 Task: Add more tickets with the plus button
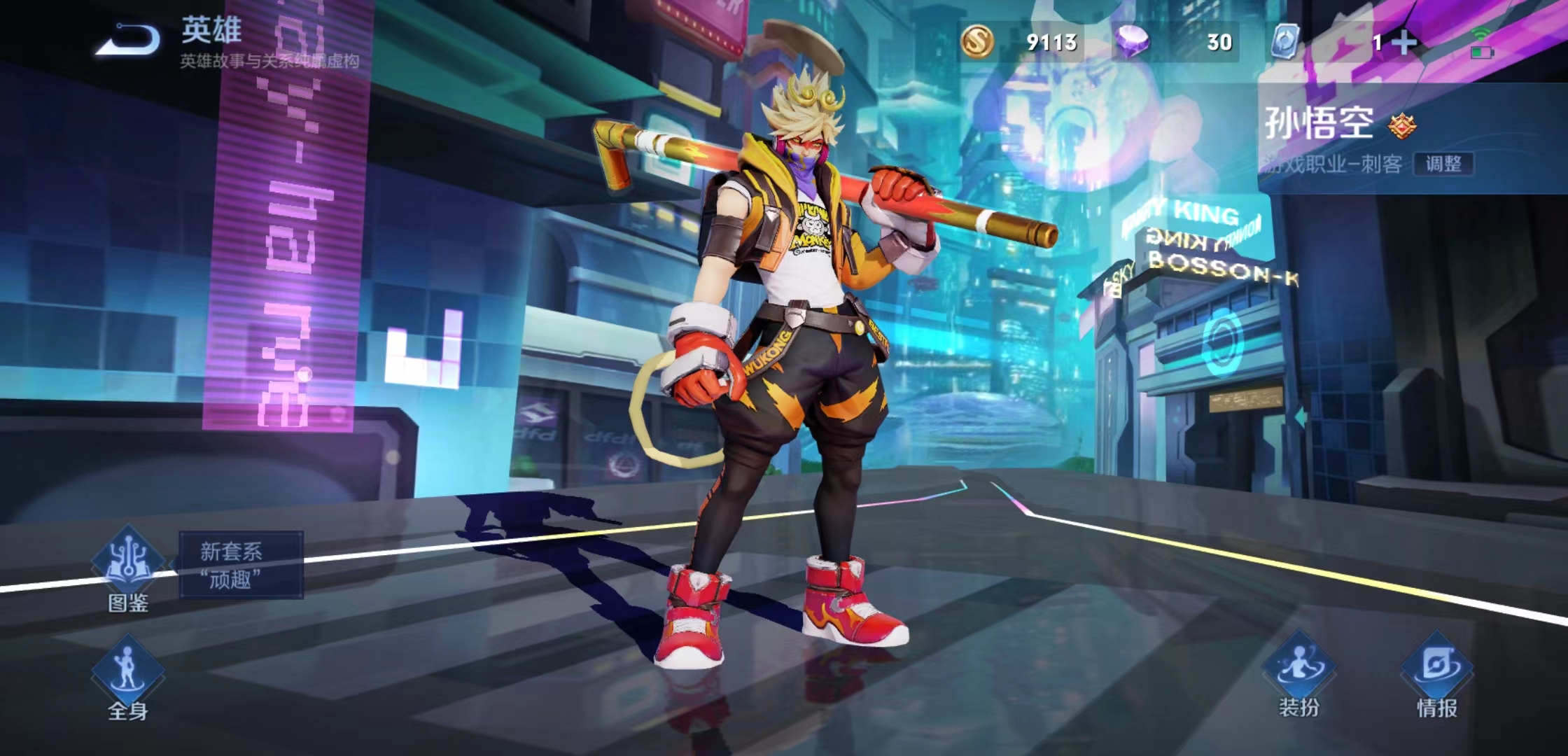[1404, 43]
